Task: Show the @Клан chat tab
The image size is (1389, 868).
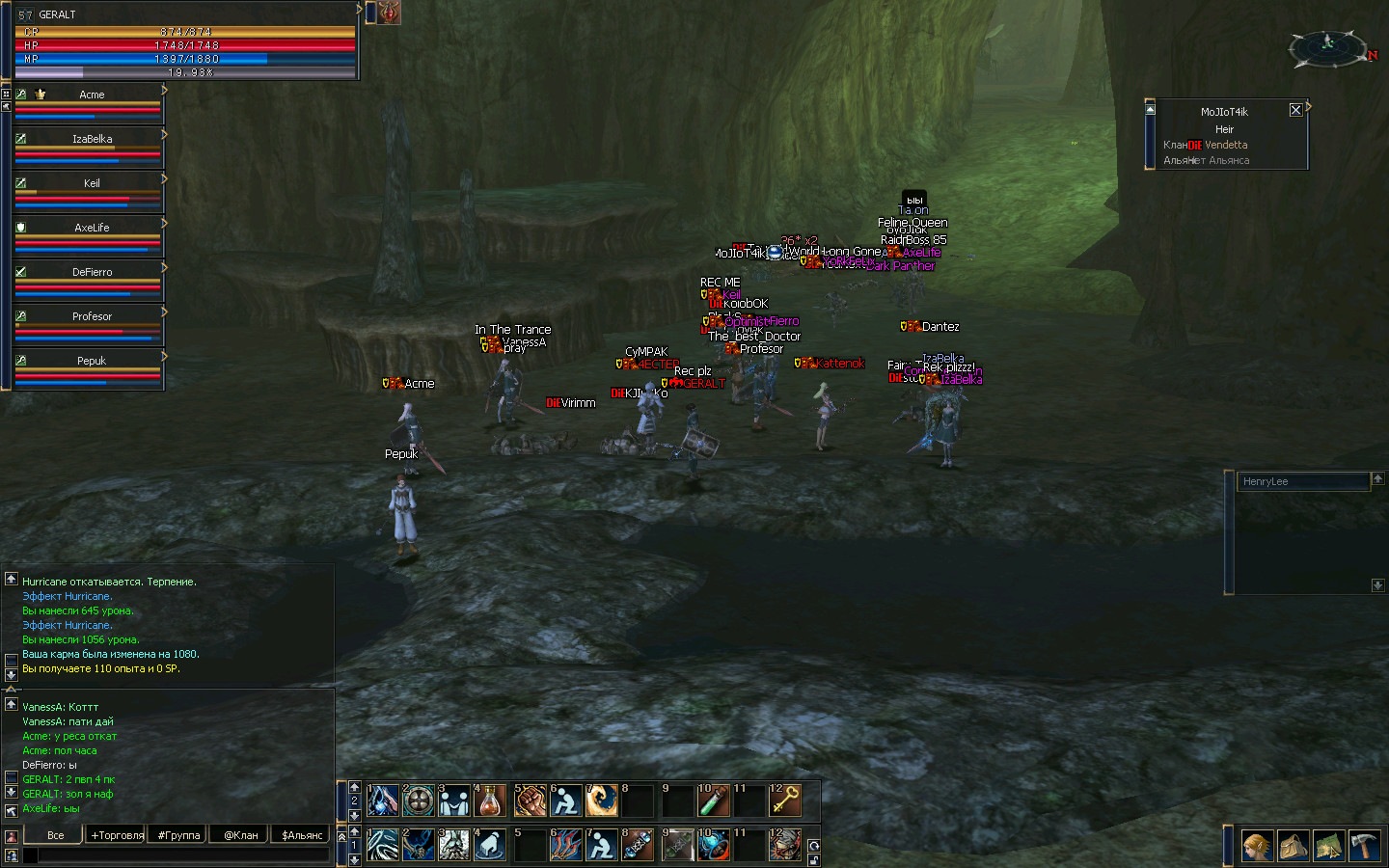Action: (x=241, y=835)
